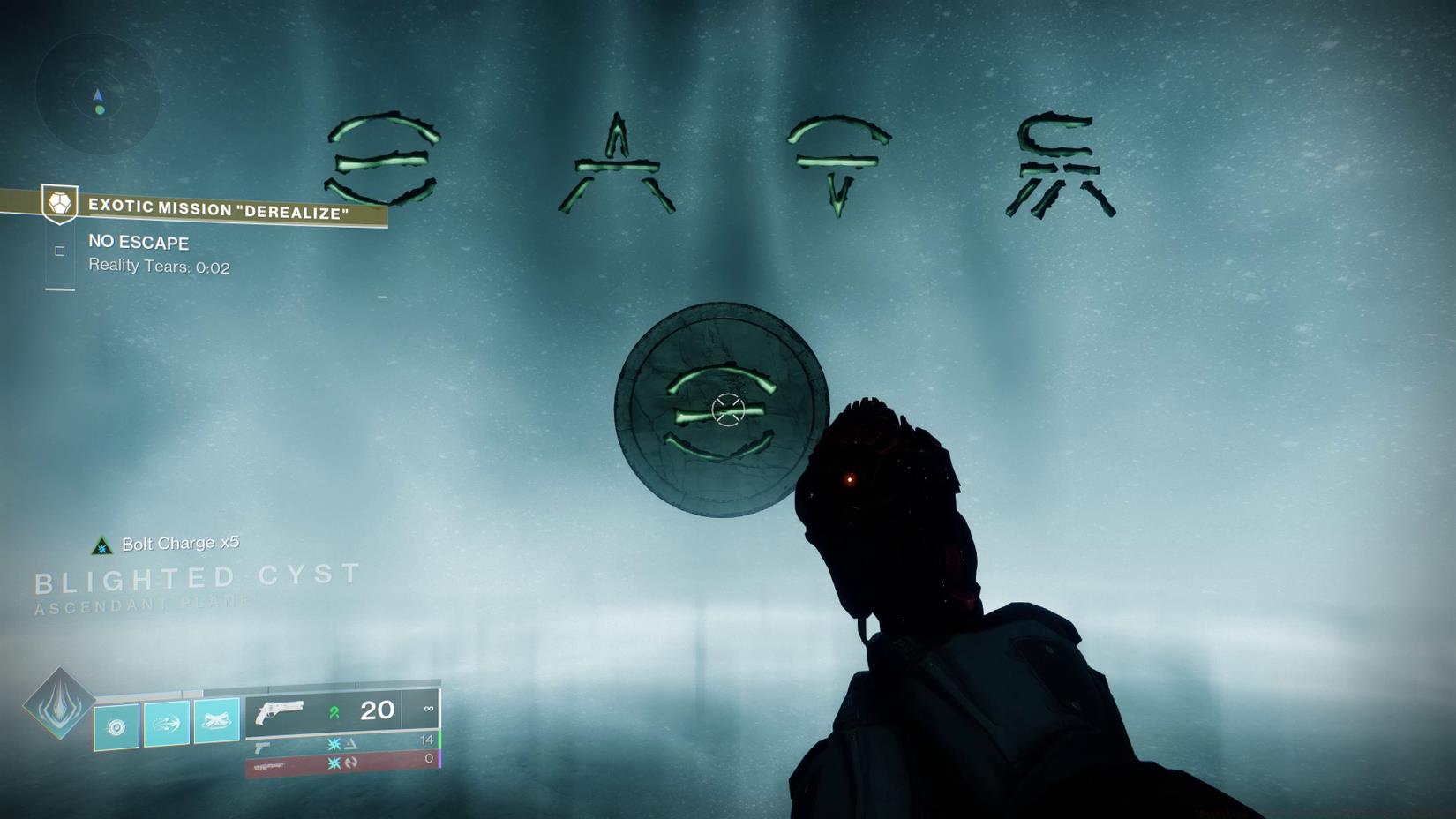Click the sidearm weapon icon

tap(261, 748)
